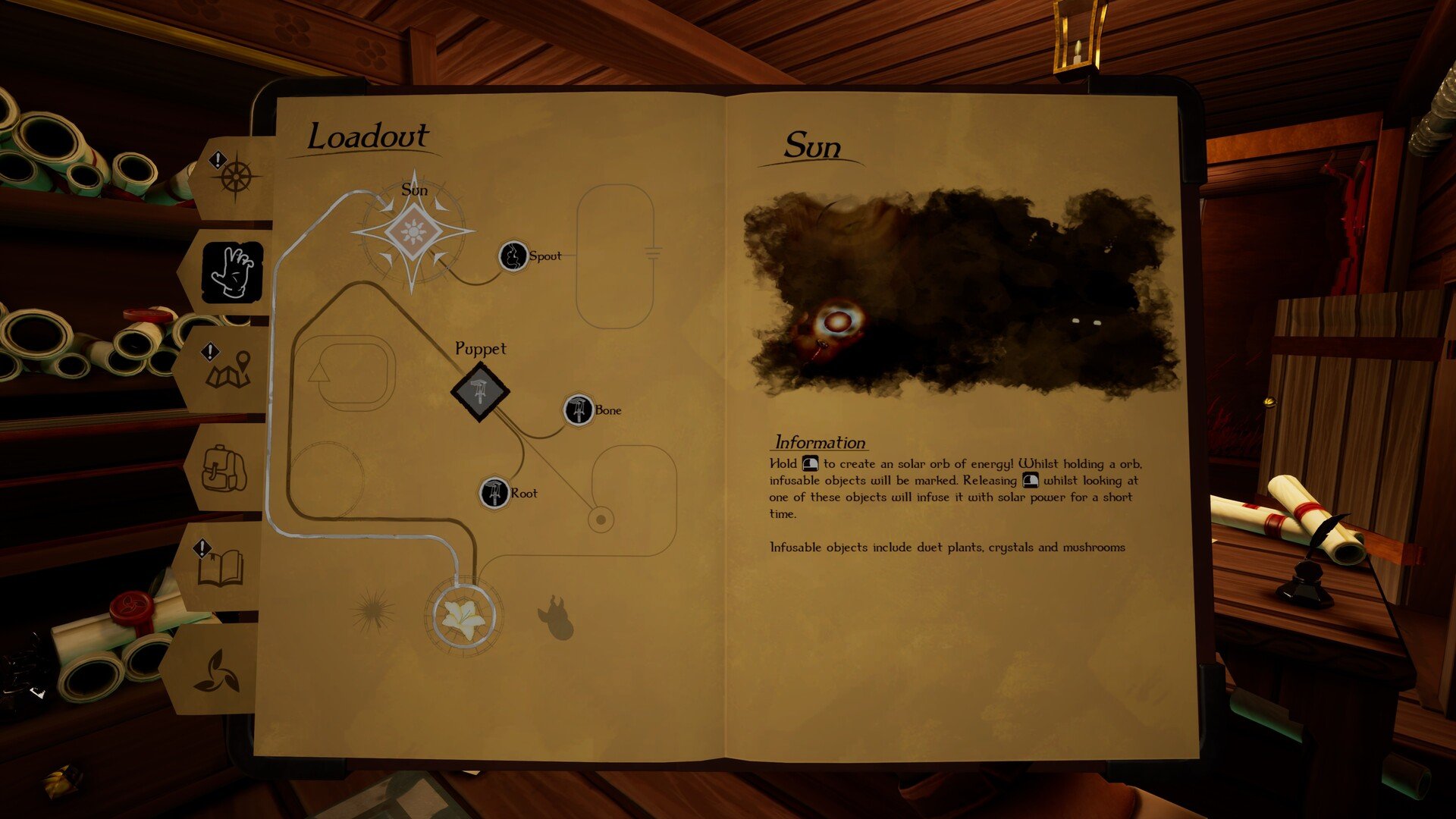Select the faded starburst icon
This screenshot has height=819, width=1456.
[372, 612]
